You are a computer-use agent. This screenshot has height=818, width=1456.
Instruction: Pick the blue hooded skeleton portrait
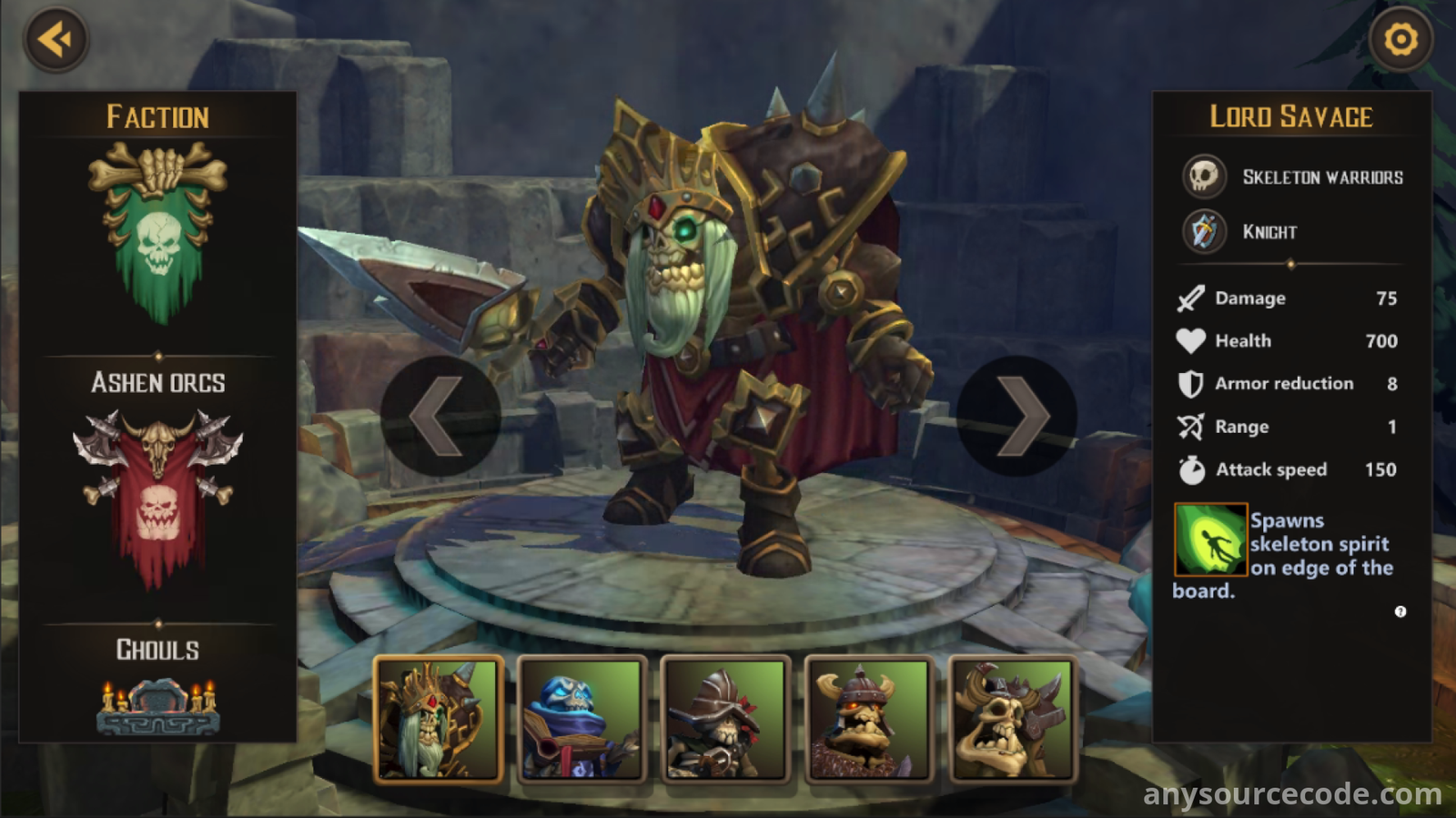[x=582, y=719]
